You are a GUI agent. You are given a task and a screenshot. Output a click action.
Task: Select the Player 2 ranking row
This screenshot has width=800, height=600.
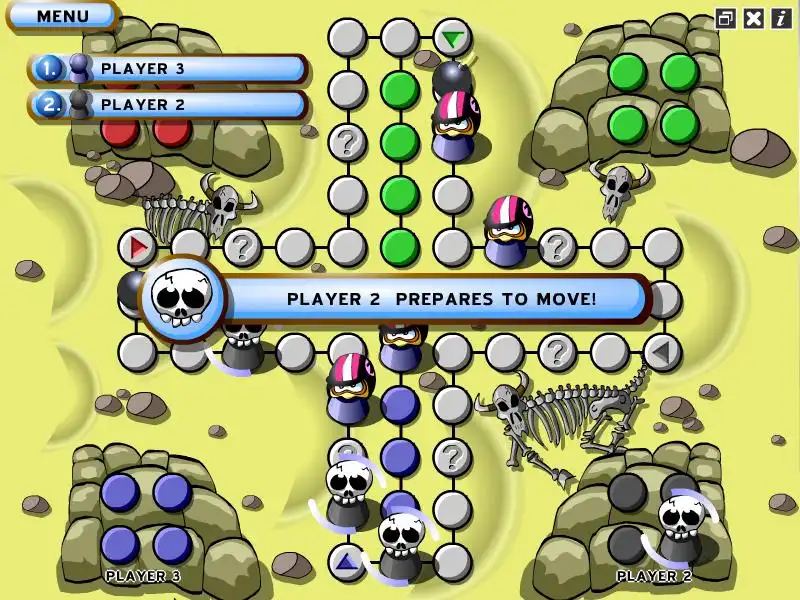(x=167, y=104)
